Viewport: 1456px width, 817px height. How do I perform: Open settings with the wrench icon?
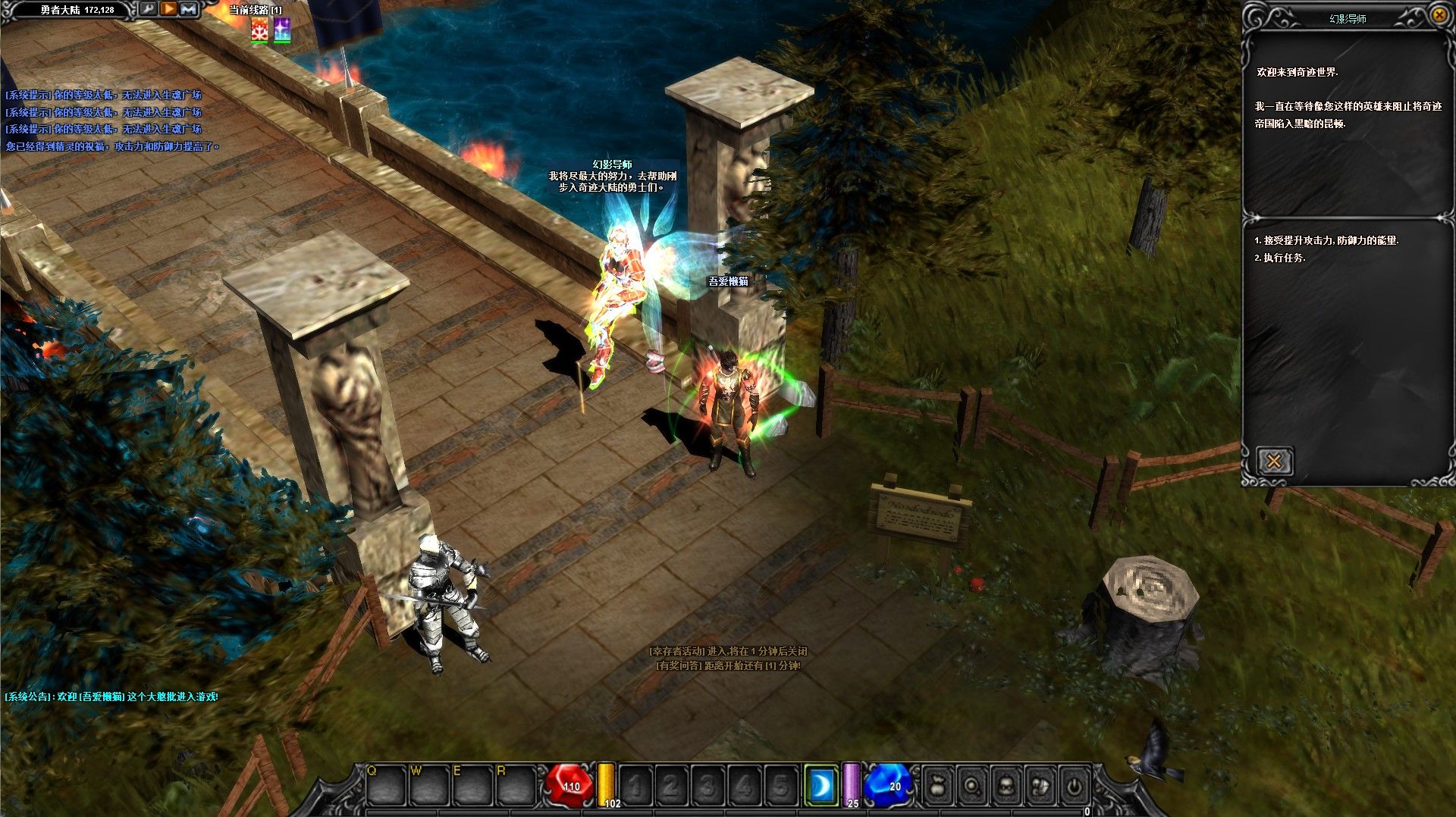coord(149,9)
